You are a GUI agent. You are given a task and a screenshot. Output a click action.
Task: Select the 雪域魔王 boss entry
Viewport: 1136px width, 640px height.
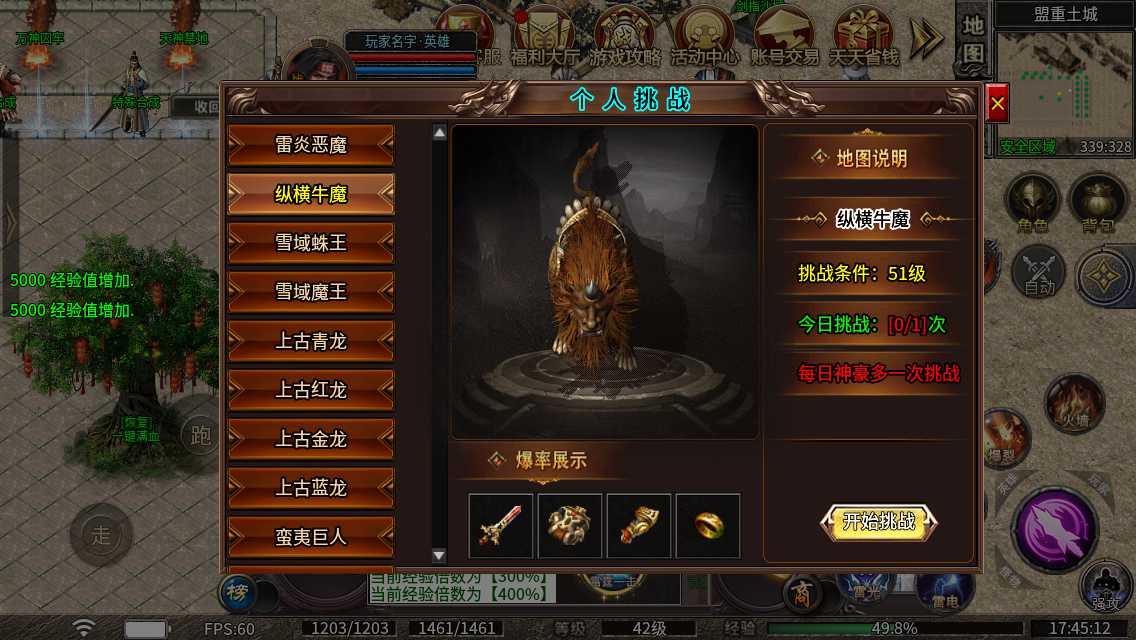tap(311, 292)
